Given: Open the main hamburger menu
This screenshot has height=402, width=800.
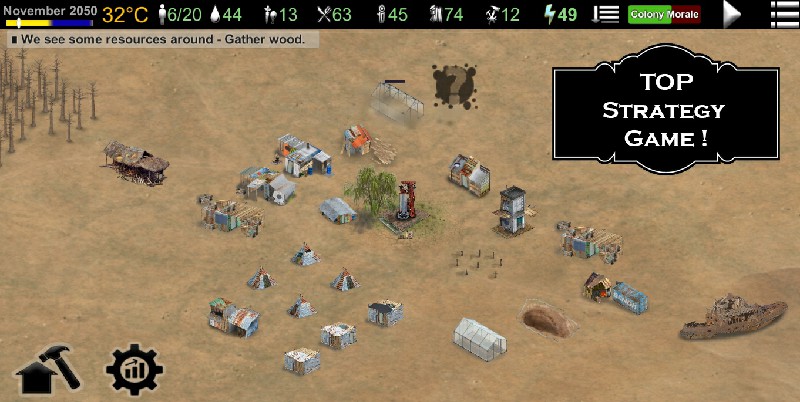Looking at the screenshot, I should [781, 14].
